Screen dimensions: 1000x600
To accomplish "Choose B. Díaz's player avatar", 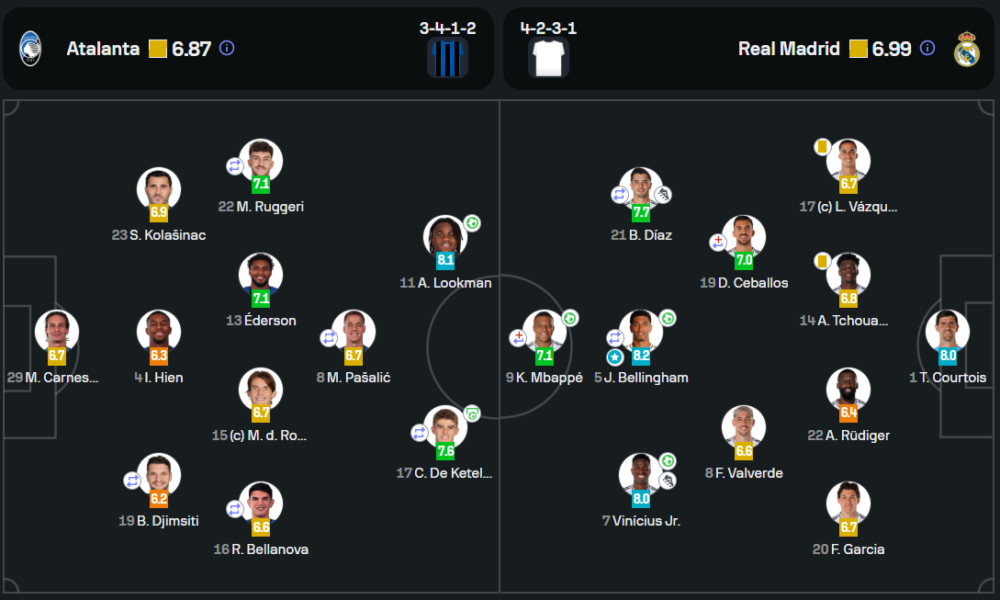I will click(640, 191).
